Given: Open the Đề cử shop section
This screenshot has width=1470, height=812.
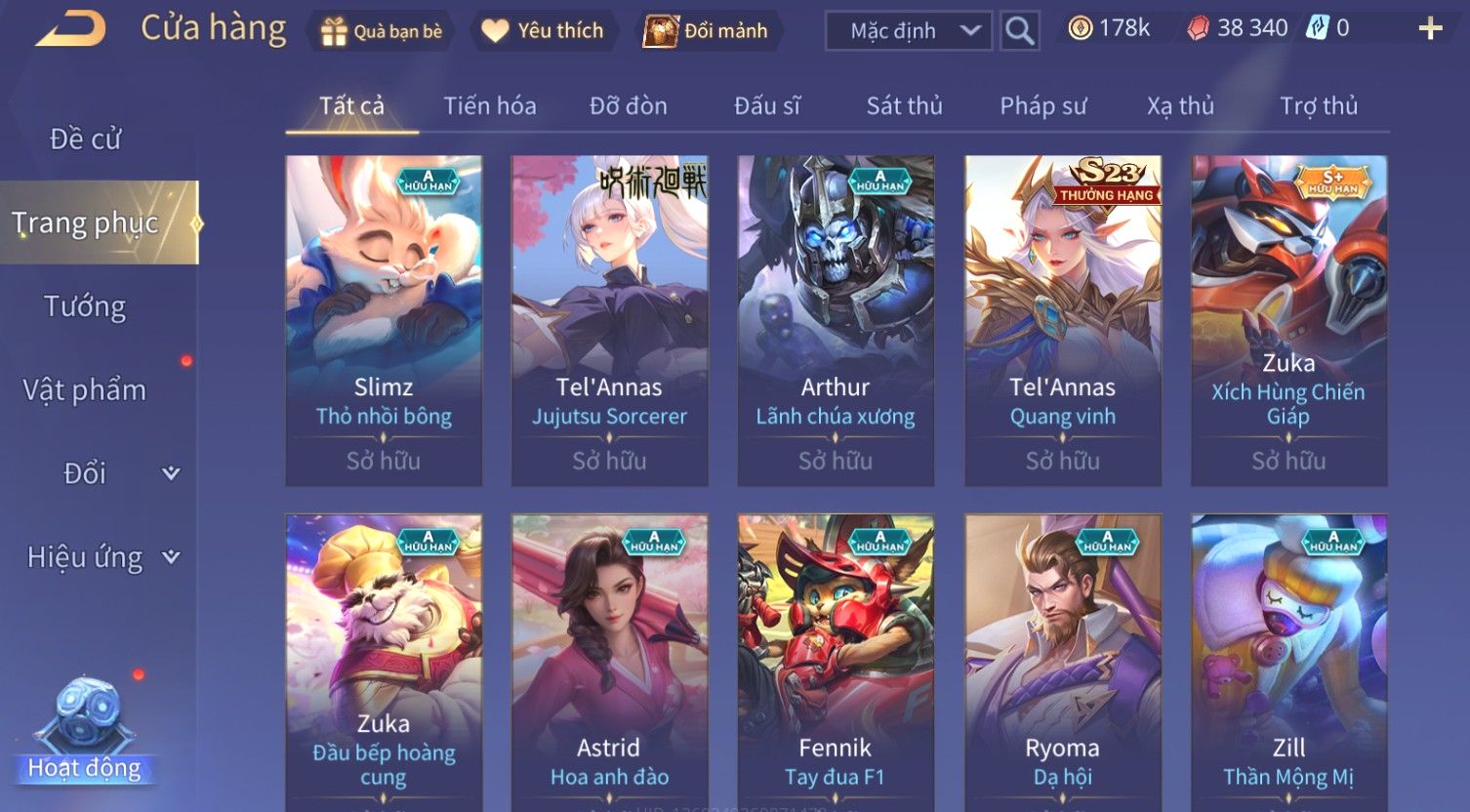Looking at the screenshot, I should click(86, 140).
